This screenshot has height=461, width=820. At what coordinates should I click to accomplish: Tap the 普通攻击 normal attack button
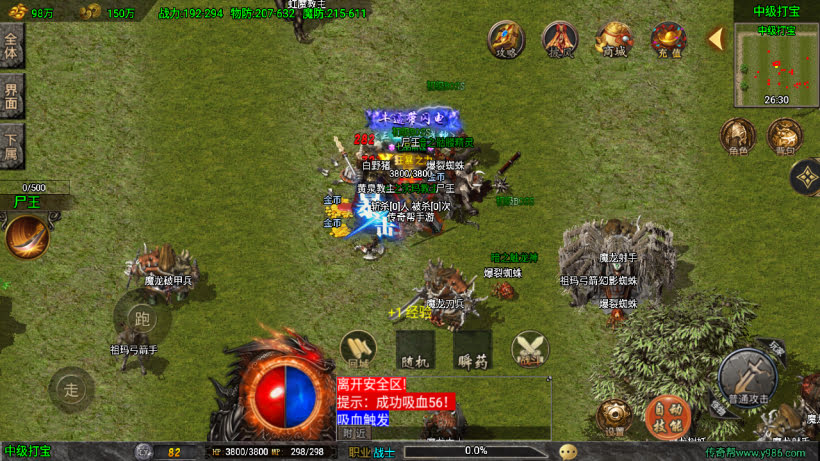coord(746,377)
